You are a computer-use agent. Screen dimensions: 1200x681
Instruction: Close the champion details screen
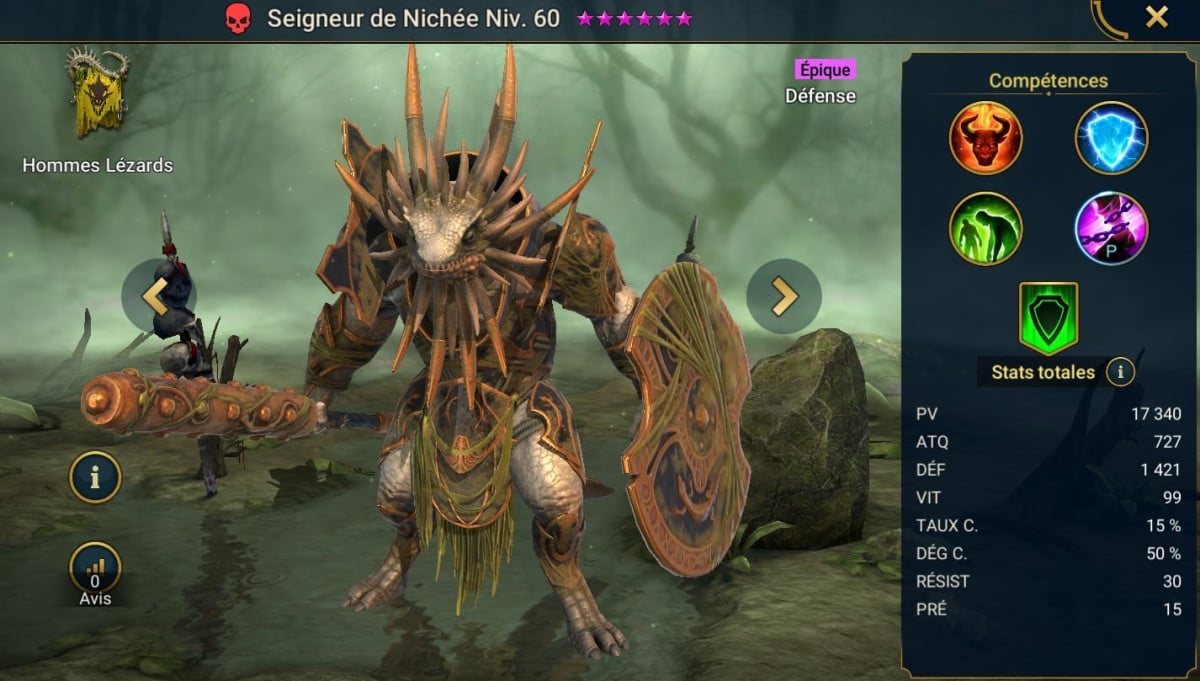pos(1157,17)
